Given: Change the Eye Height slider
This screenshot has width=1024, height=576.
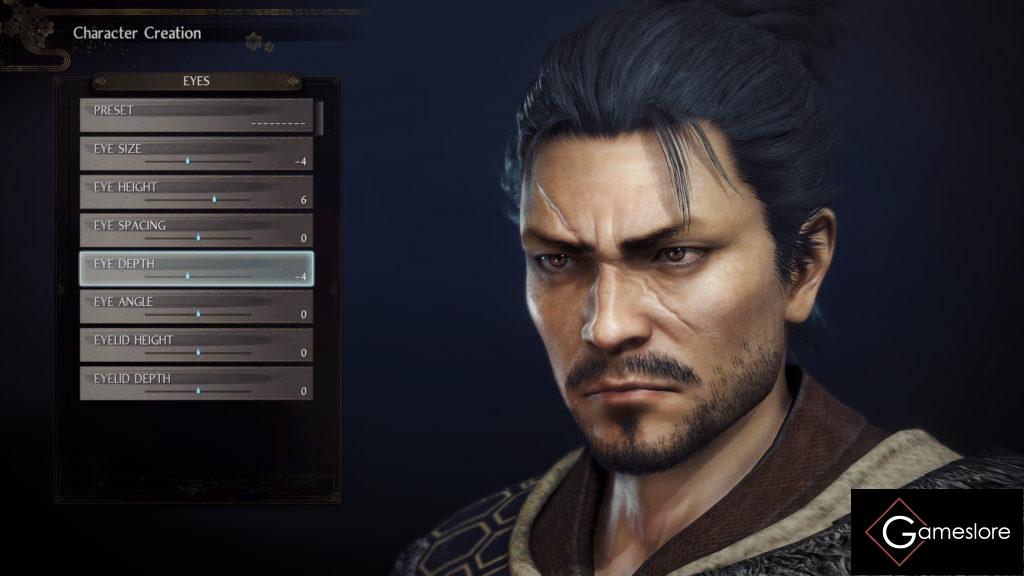Looking at the screenshot, I should 213,199.
